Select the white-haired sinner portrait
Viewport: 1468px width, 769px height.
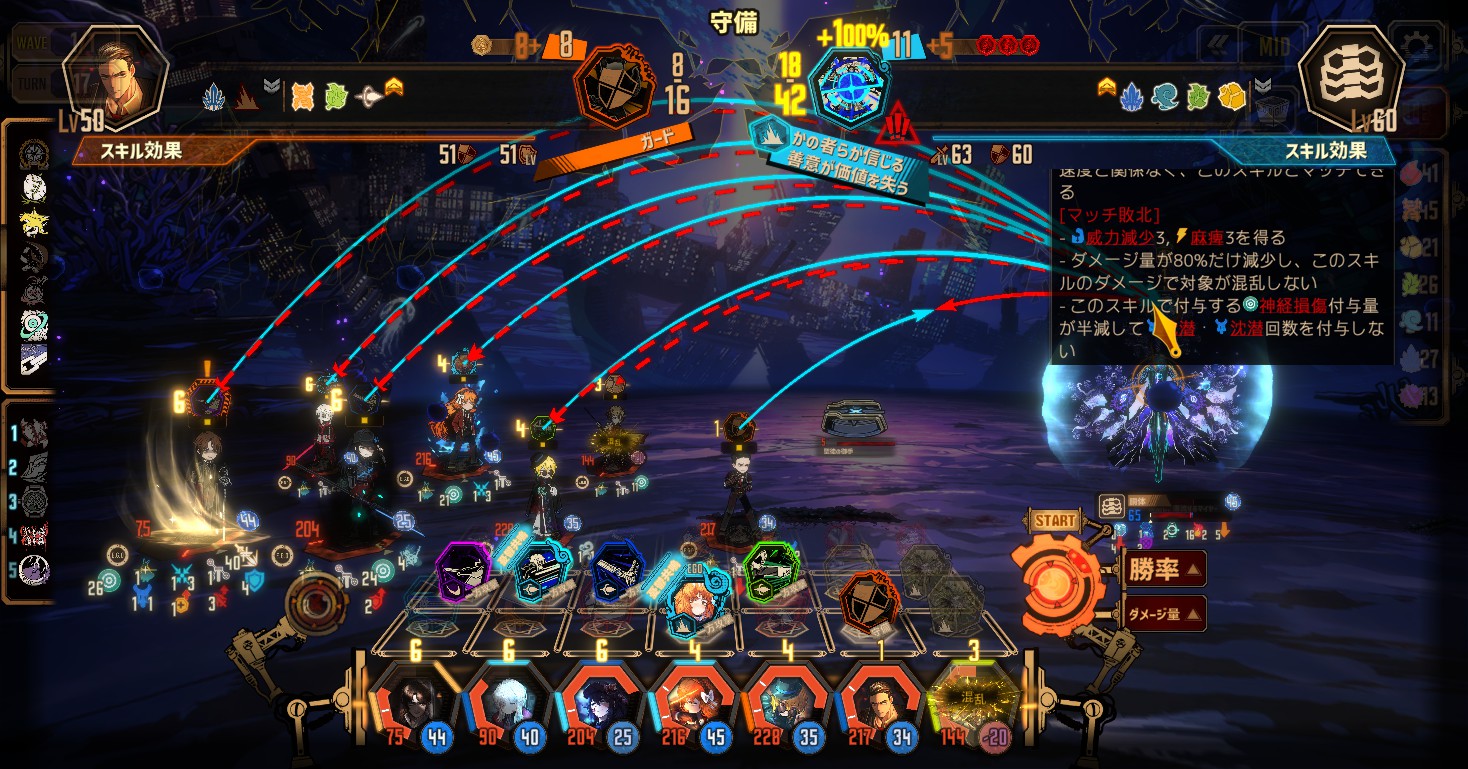pos(506,700)
